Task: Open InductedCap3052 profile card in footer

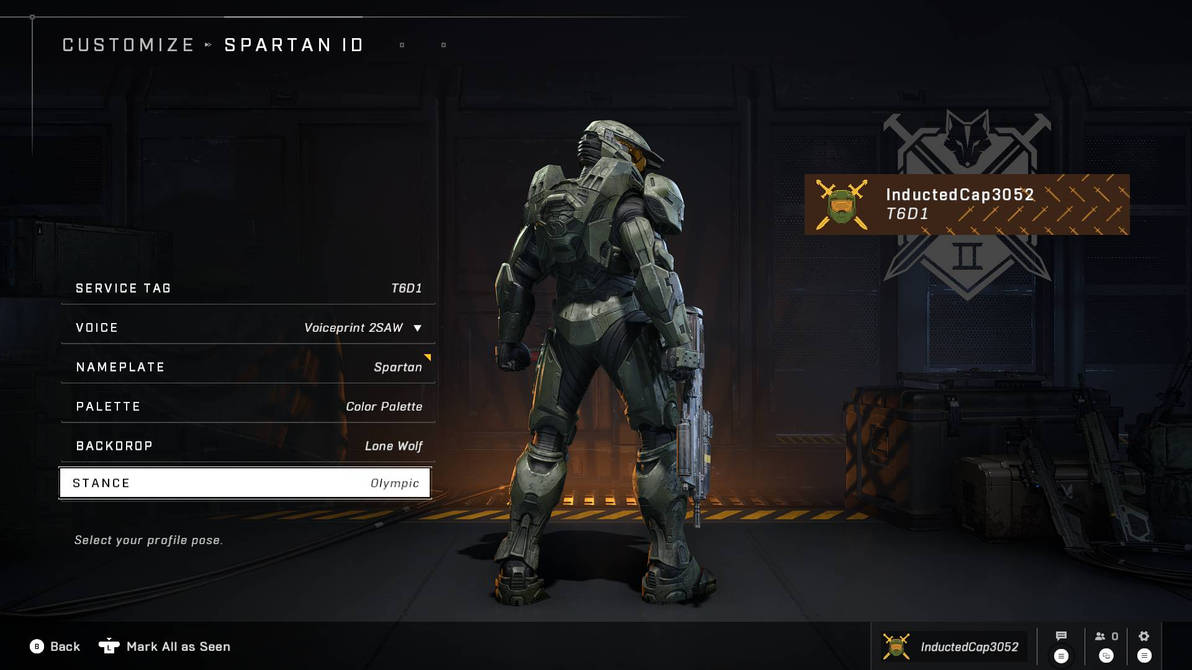Action: point(951,647)
